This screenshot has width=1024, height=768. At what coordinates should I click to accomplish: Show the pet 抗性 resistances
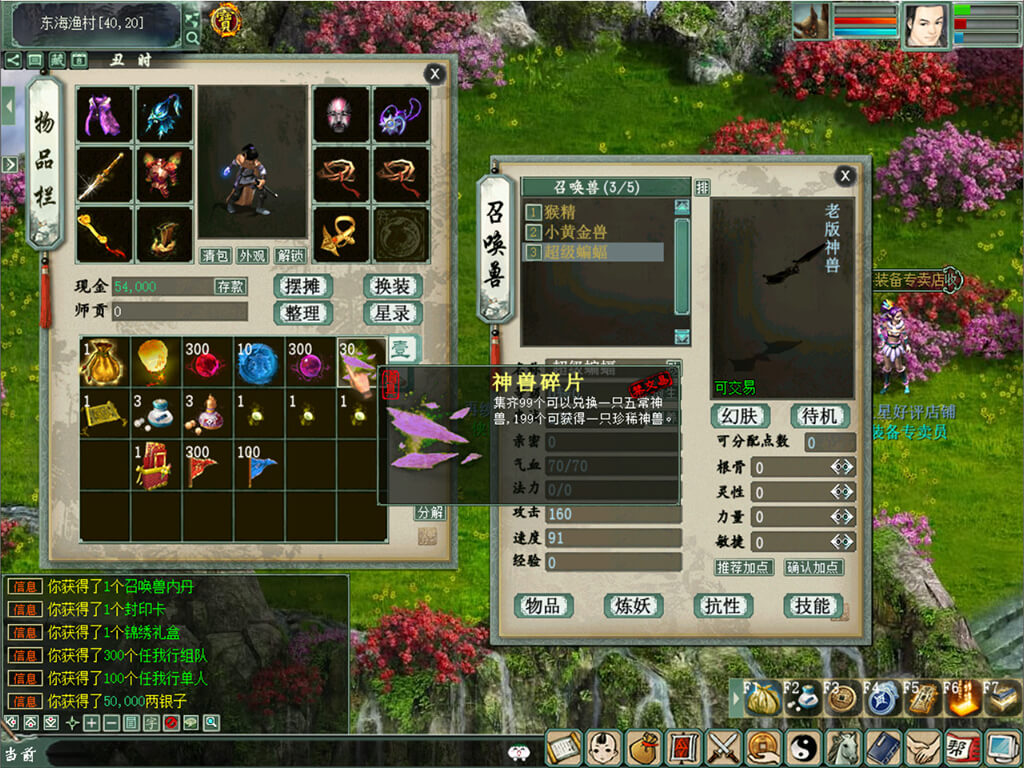(723, 605)
